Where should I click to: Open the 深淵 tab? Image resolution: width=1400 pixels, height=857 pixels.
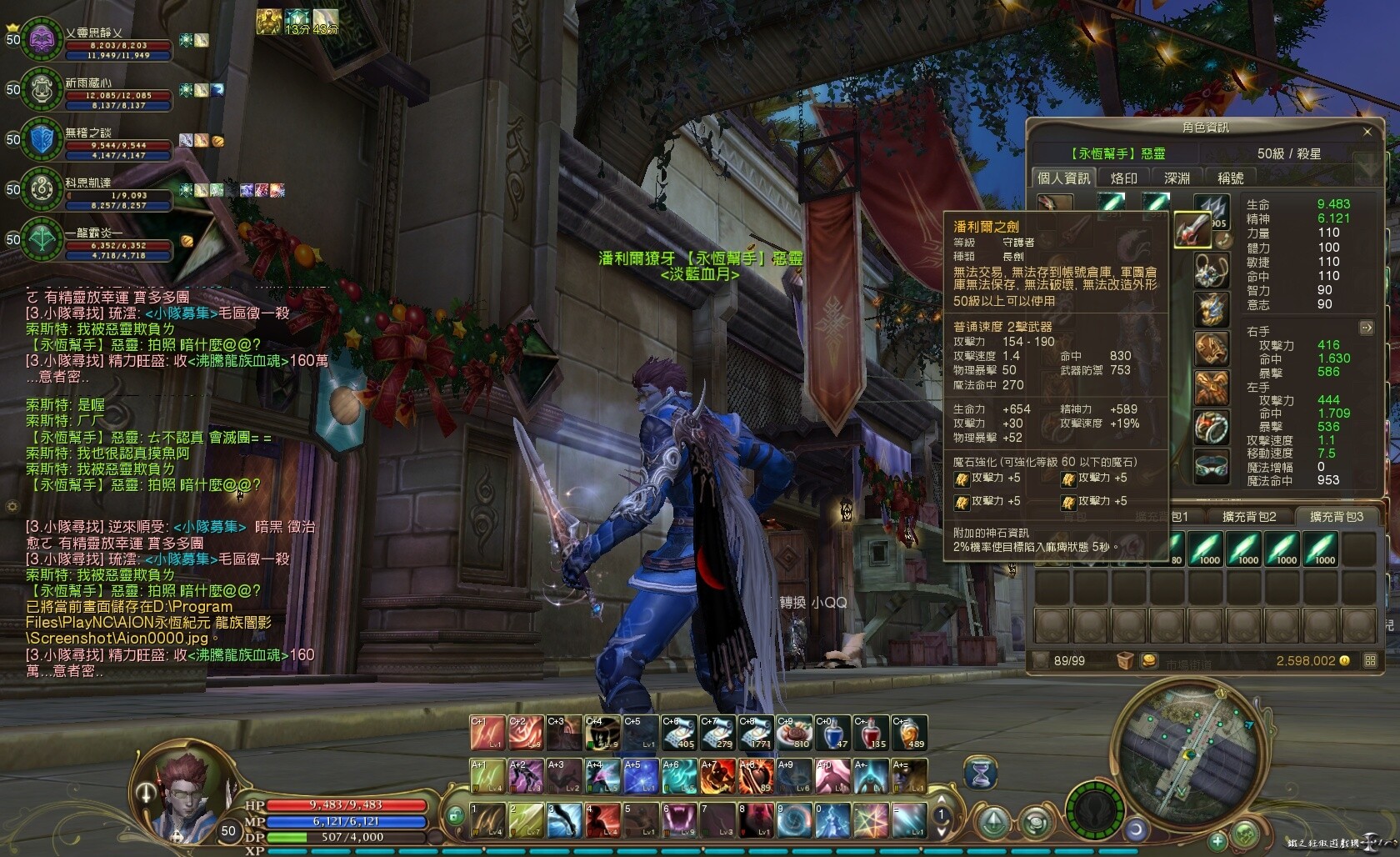click(1177, 178)
